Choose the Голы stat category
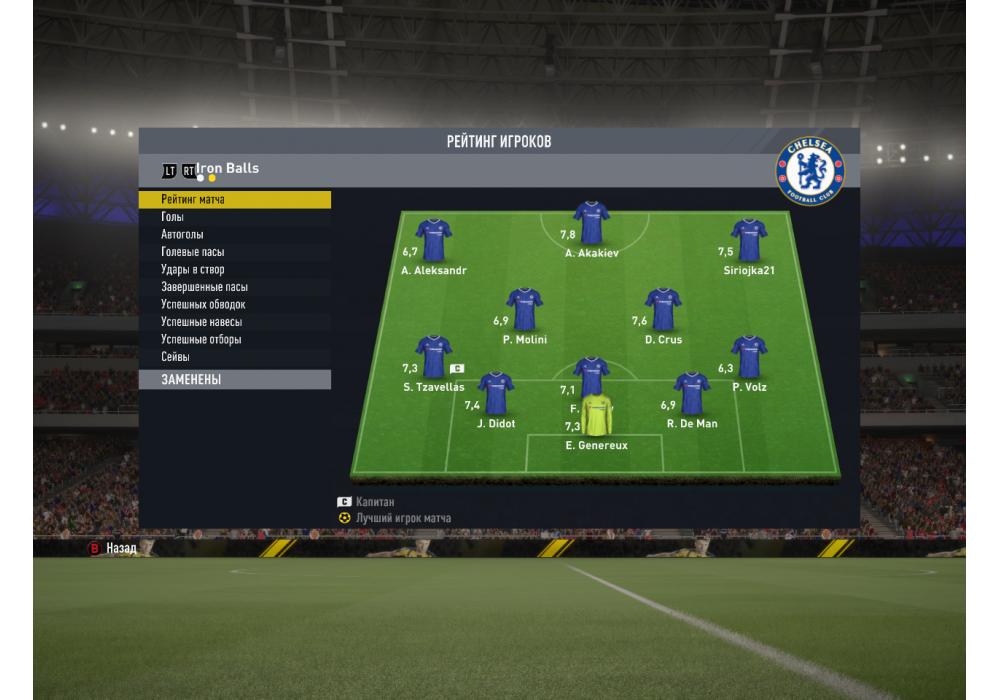This screenshot has height=700, width=1000. click(234, 217)
